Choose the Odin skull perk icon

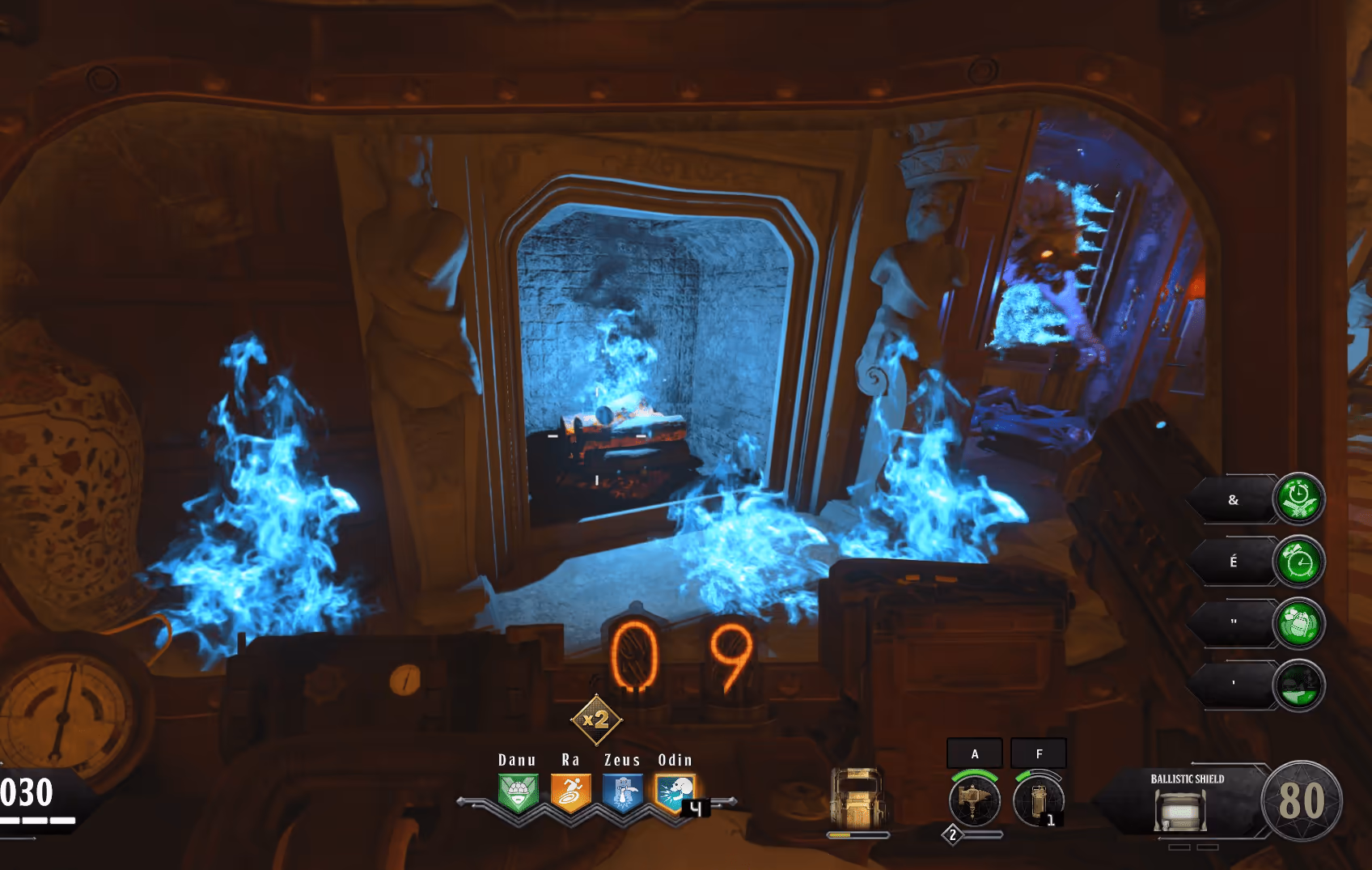point(675,793)
